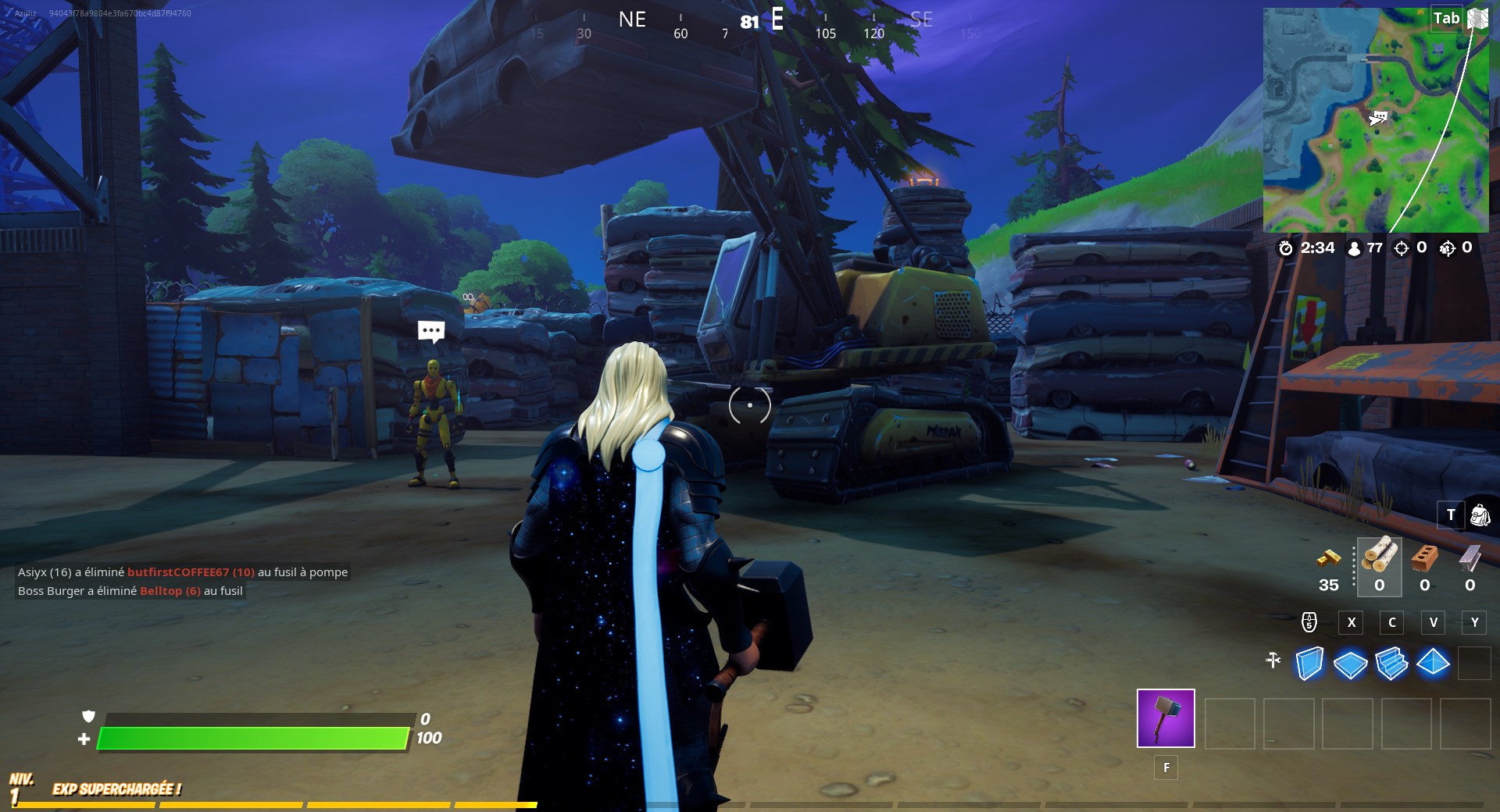1500x812 pixels.
Task: Select the stairs build piece icon
Action: click(x=1392, y=663)
